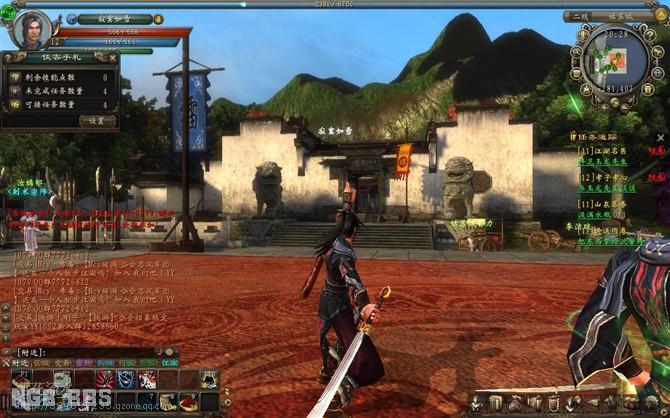Viewport: 670px width, 418px height.
Task: Close the 侠客手札 panel
Action: coord(111,58)
